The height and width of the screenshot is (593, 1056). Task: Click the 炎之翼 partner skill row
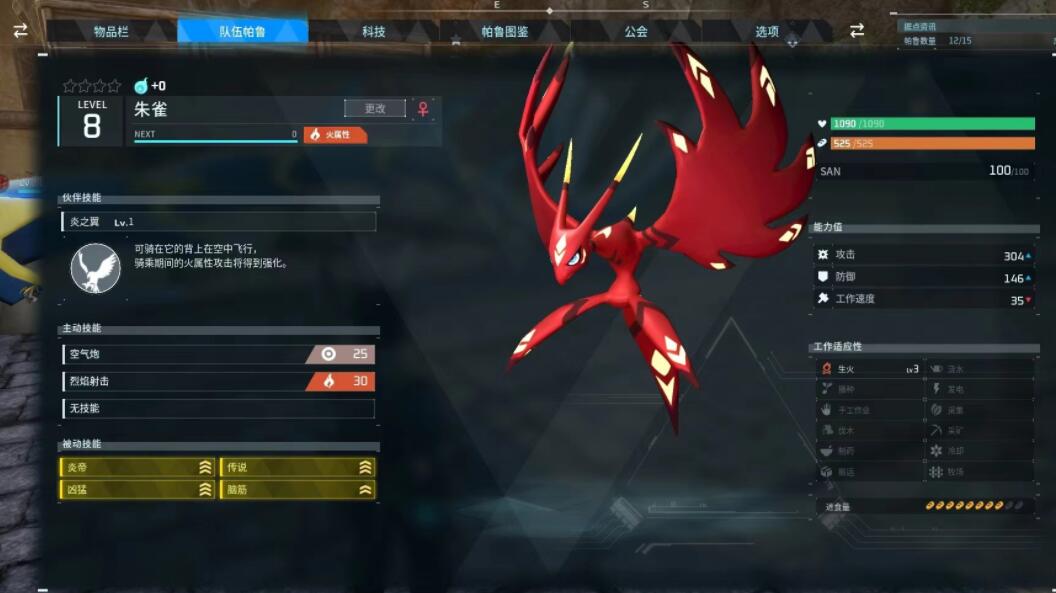pyautogui.click(x=218, y=222)
